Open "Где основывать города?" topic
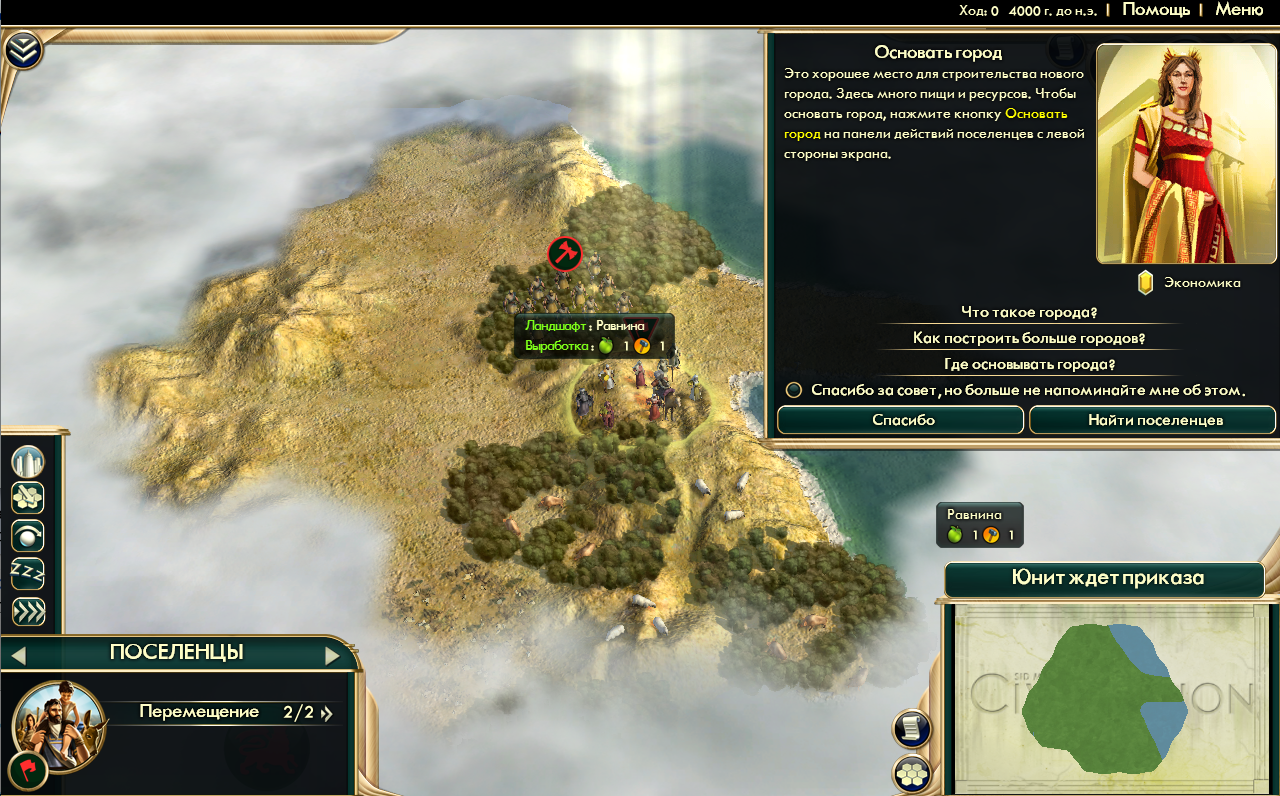Viewport: 1280px width, 796px height. [1029, 364]
